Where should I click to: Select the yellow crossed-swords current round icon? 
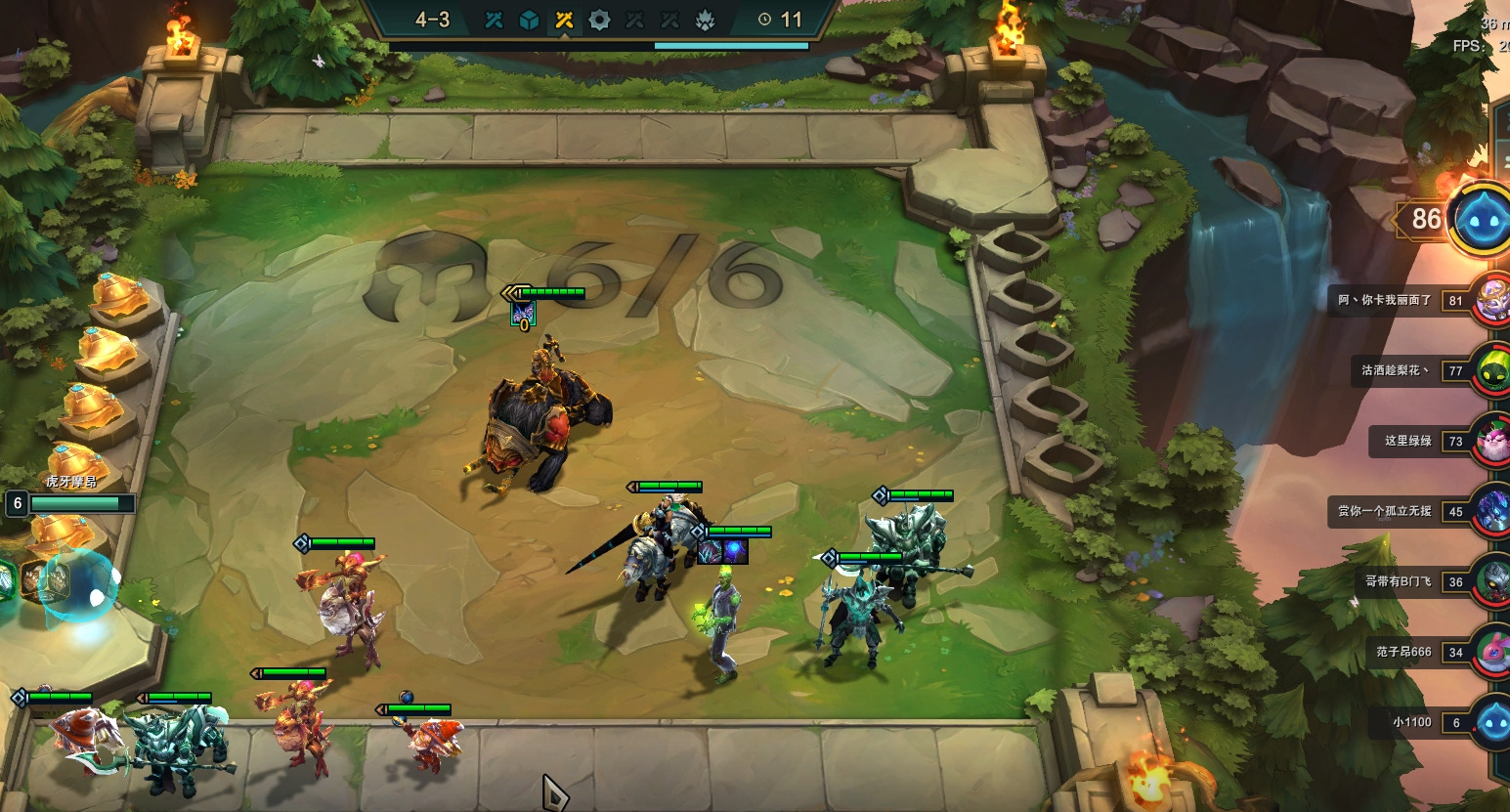[564, 20]
